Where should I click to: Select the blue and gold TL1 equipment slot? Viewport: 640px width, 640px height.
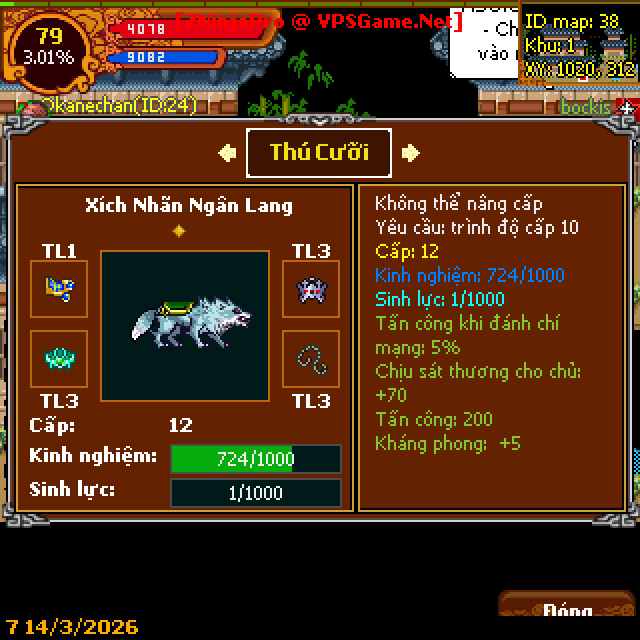[59, 289]
